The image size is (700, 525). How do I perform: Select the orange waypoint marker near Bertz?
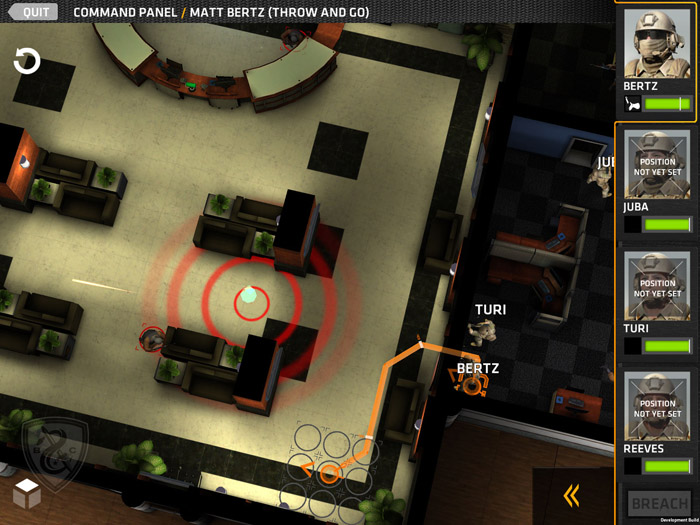point(472,384)
